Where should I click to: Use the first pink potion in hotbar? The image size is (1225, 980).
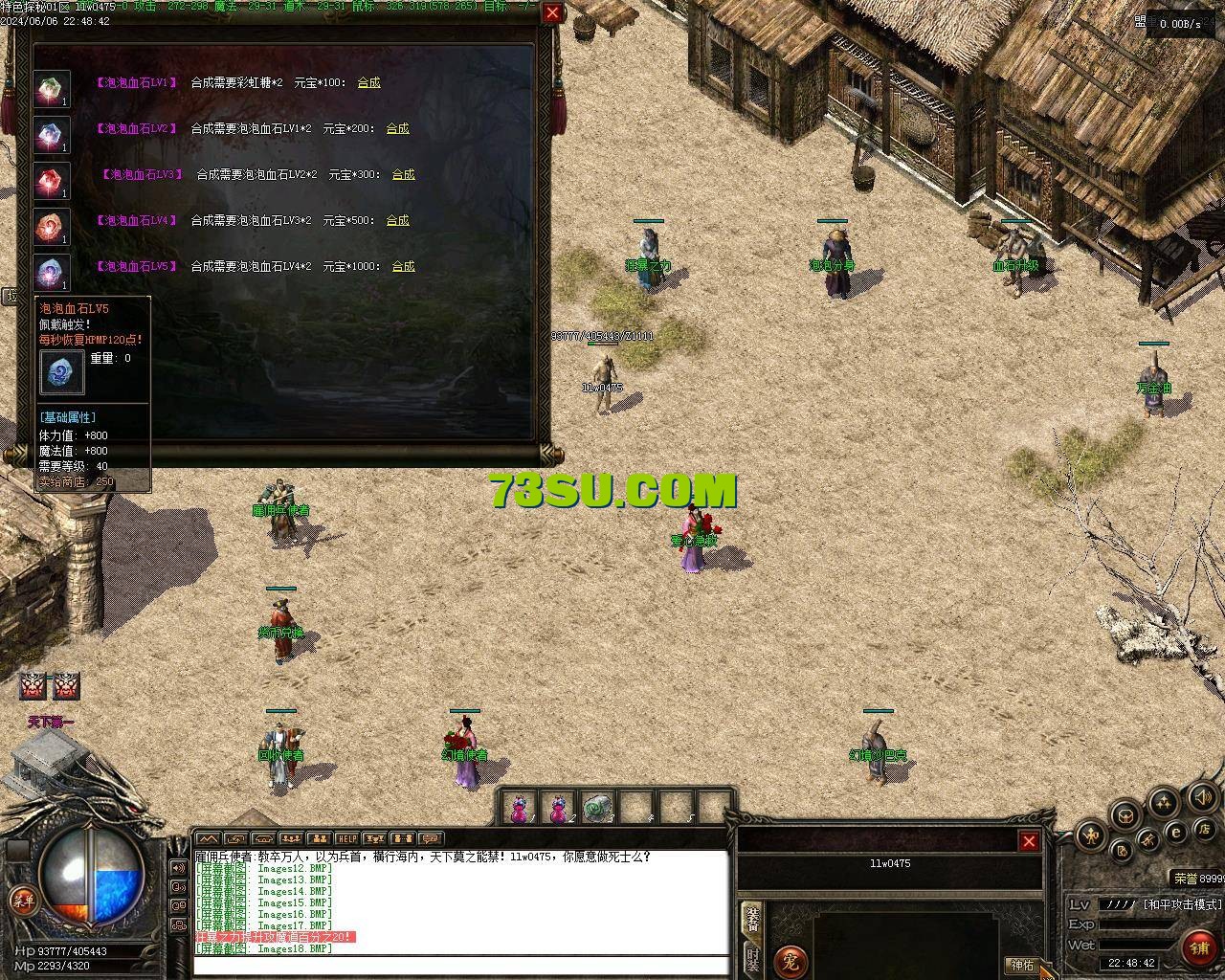(518, 808)
